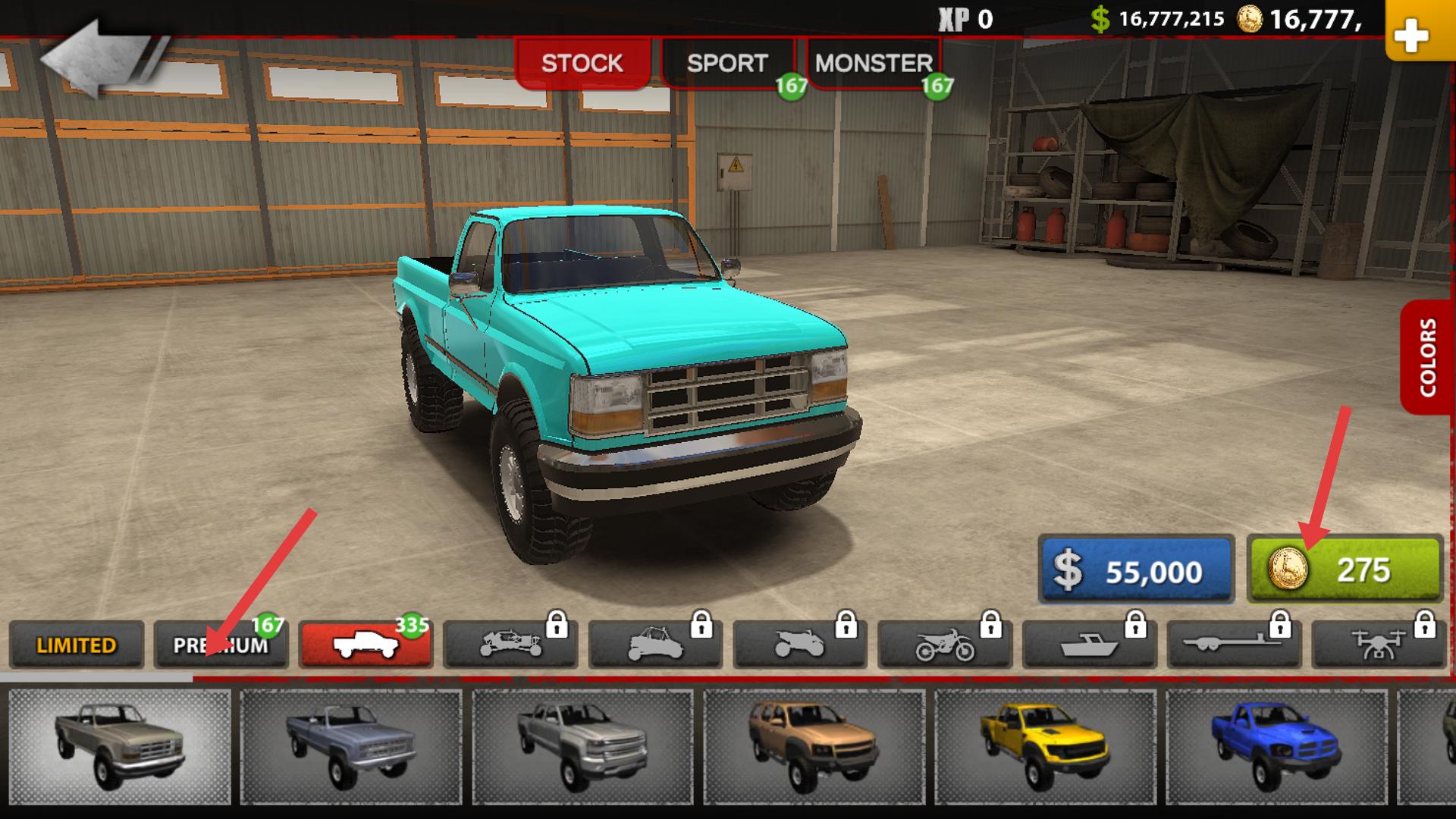This screenshot has height=819, width=1456.
Task: Show the LIMITED vehicle category
Action: coord(77,645)
